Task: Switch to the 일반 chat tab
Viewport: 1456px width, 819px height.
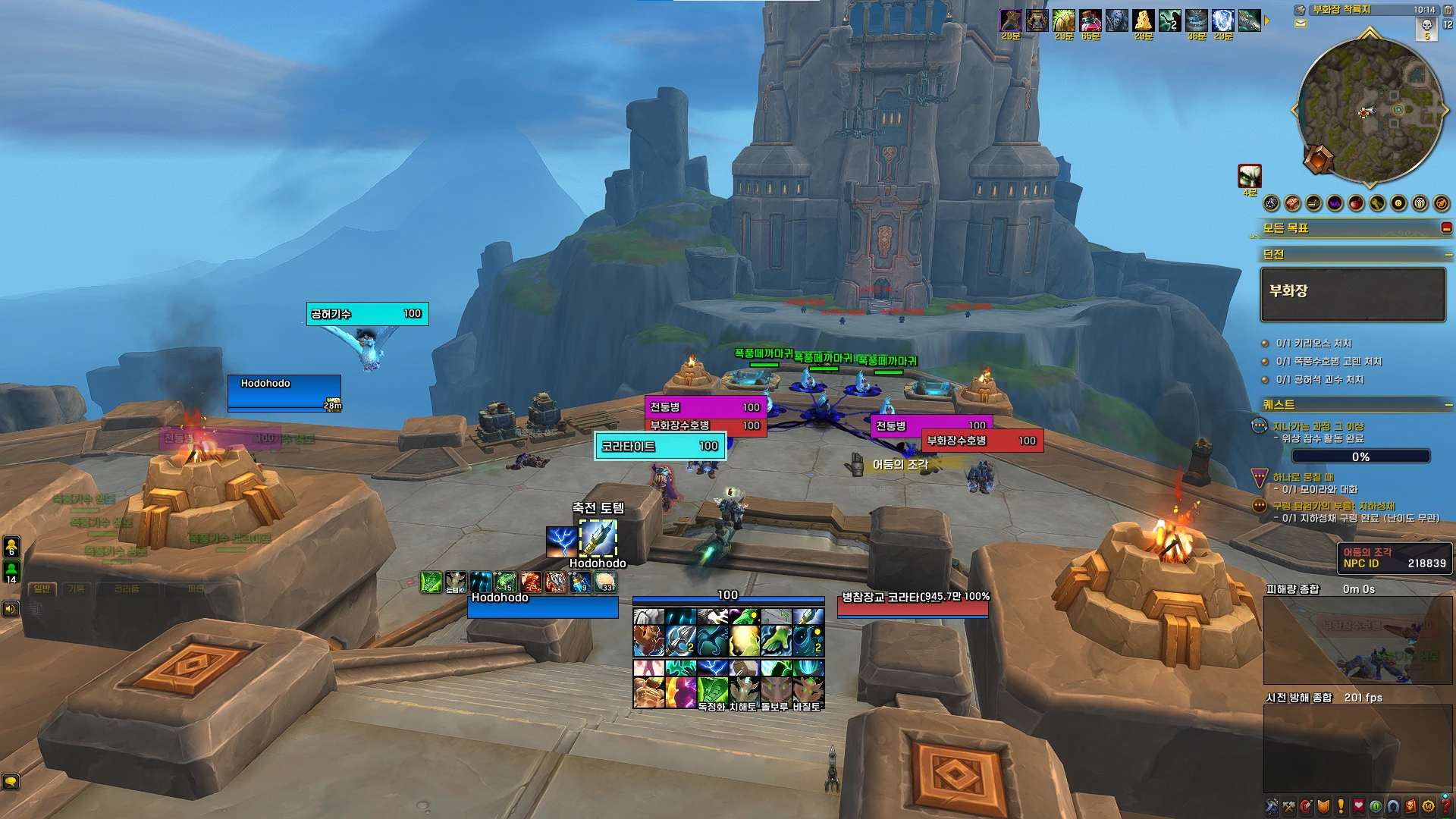Action: tap(42, 588)
